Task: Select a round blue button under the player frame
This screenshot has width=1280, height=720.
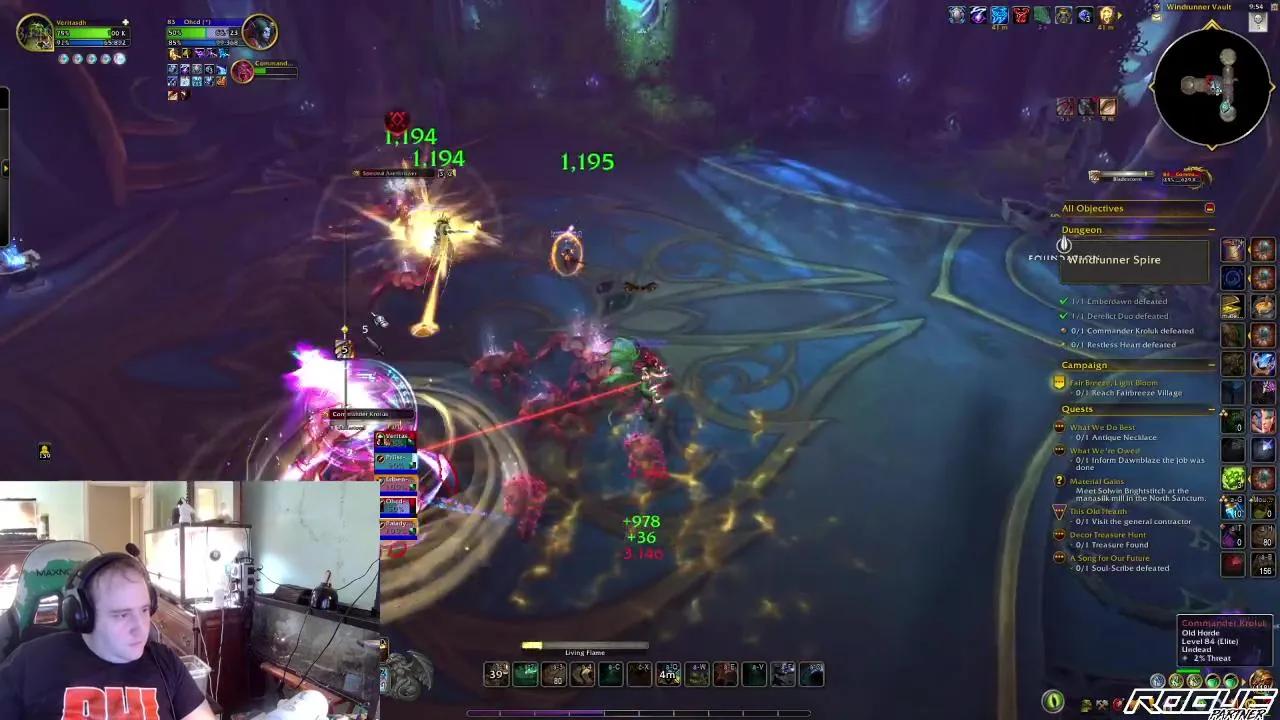Action: pyautogui.click(x=64, y=58)
